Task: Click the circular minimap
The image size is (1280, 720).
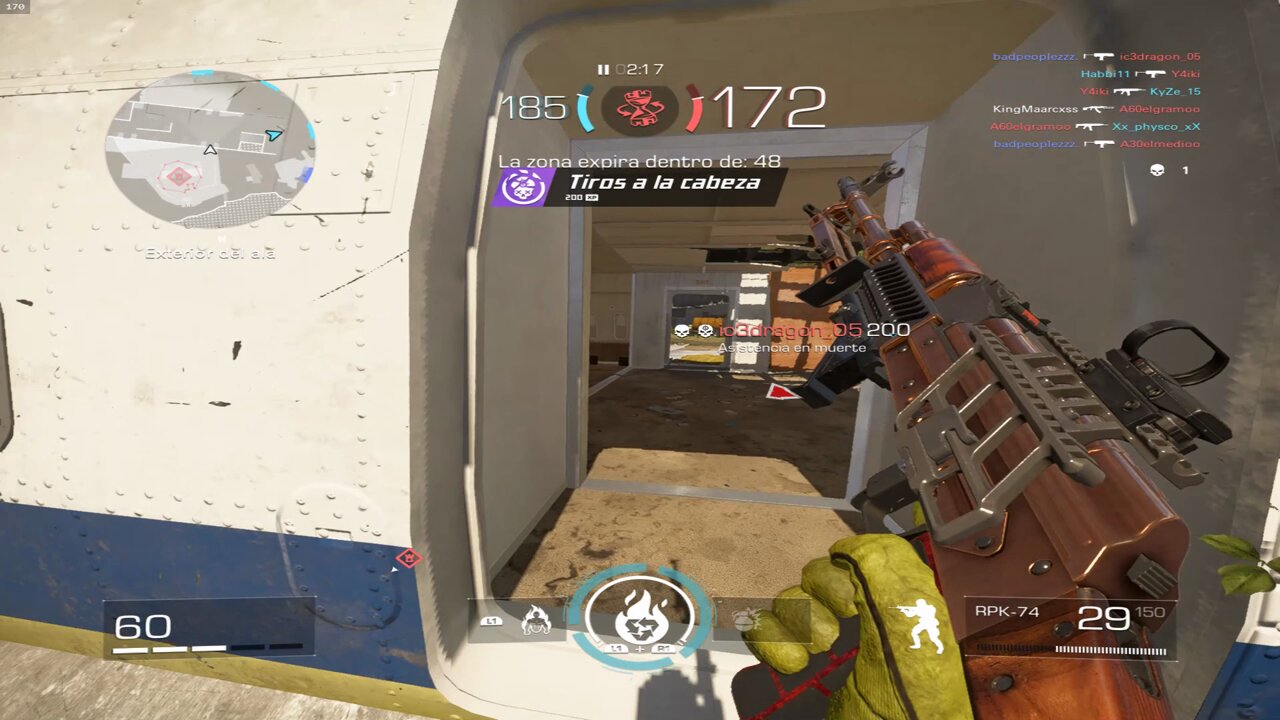Action: pyautogui.click(x=210, y=150)
